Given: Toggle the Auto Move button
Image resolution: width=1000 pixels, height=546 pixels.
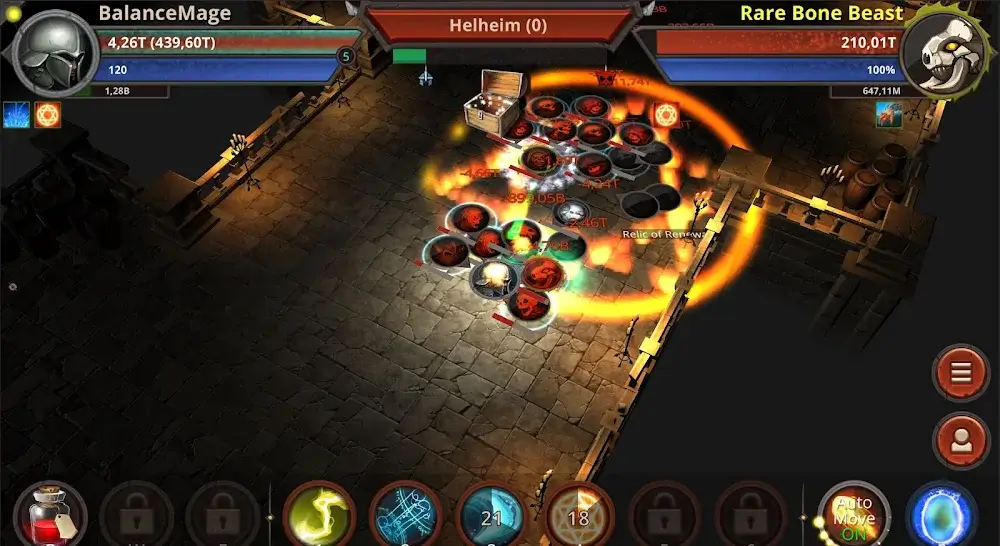Looking at the screenshot, I should click(853, 516).
